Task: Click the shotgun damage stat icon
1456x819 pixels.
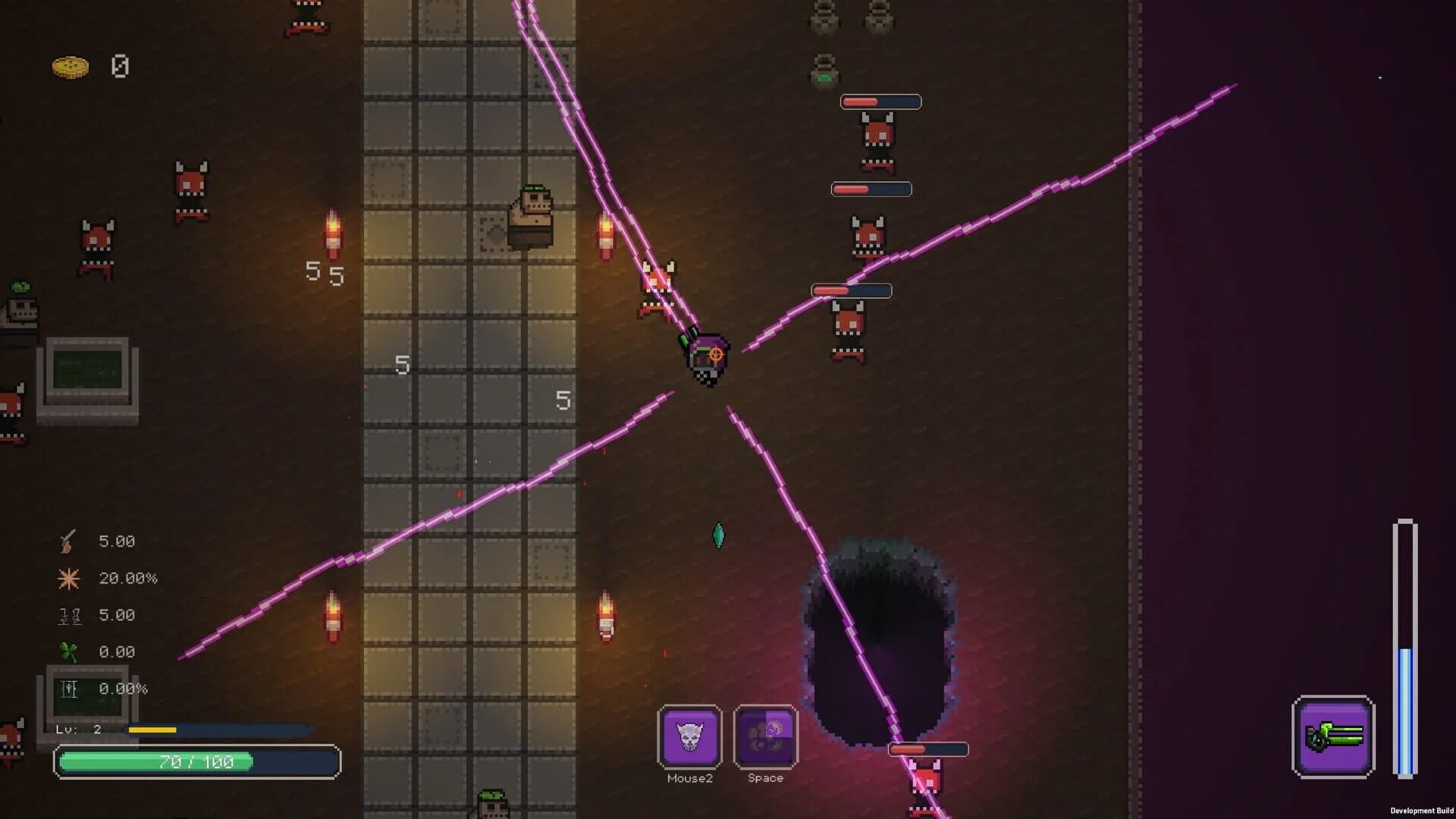Action: tap(68, 541)
